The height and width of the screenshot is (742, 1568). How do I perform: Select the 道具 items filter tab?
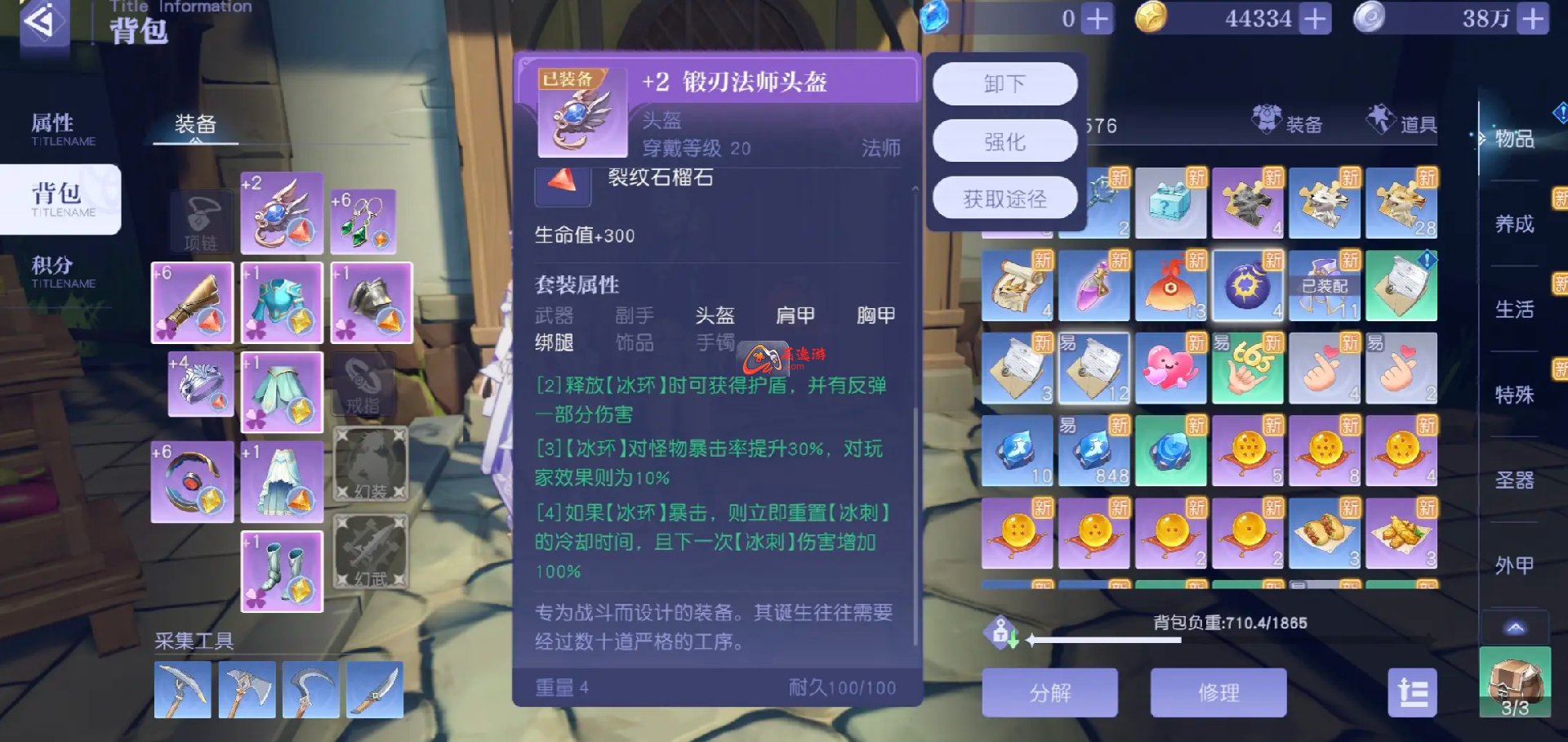pos(1403,123)
